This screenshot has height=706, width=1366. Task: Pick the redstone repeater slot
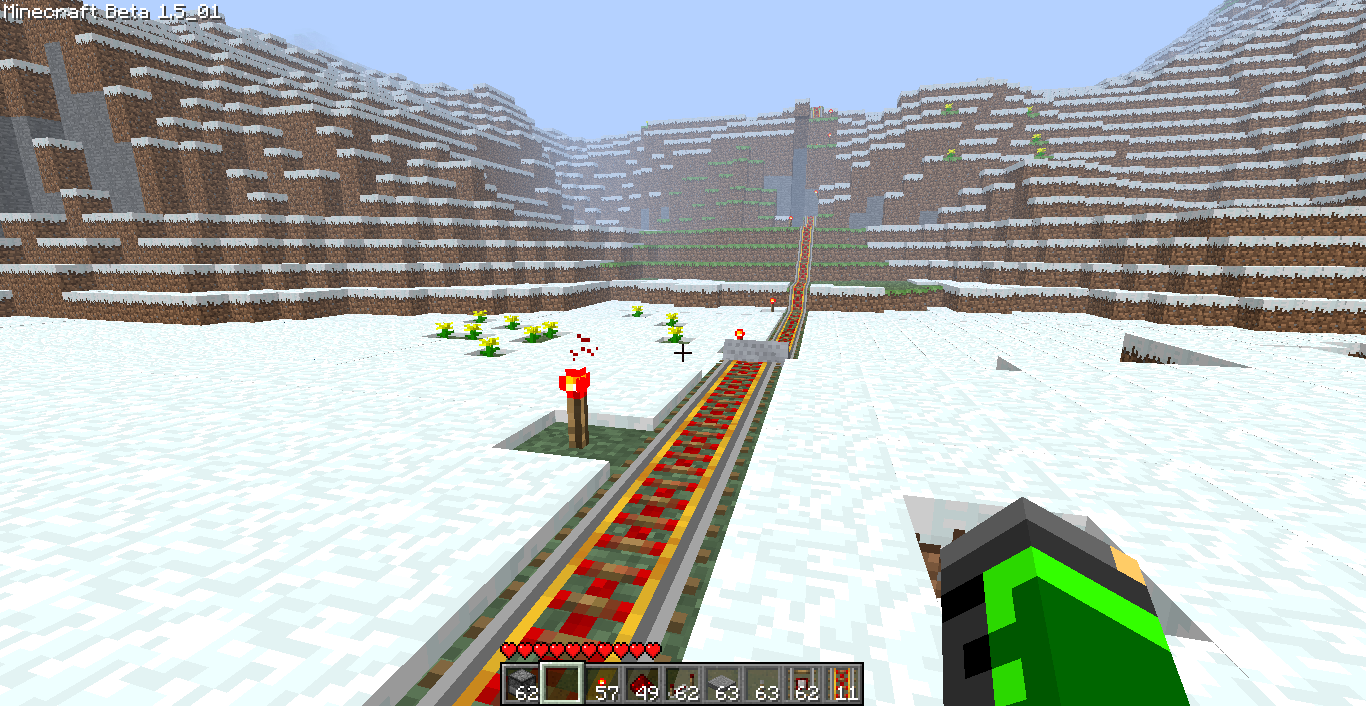tap(682, 684)
